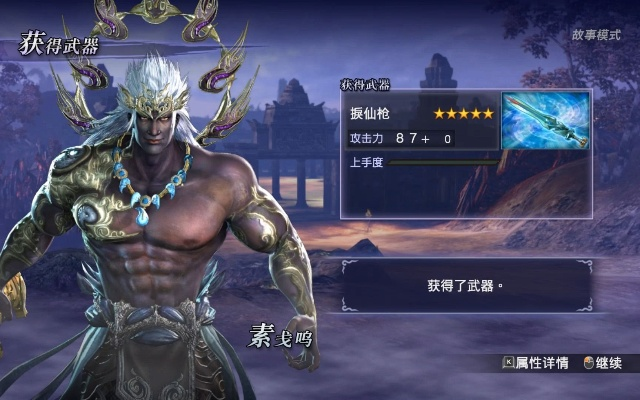
Task: Select the 振仙枪 weapon thumbnail
Action: coord(545,122)
